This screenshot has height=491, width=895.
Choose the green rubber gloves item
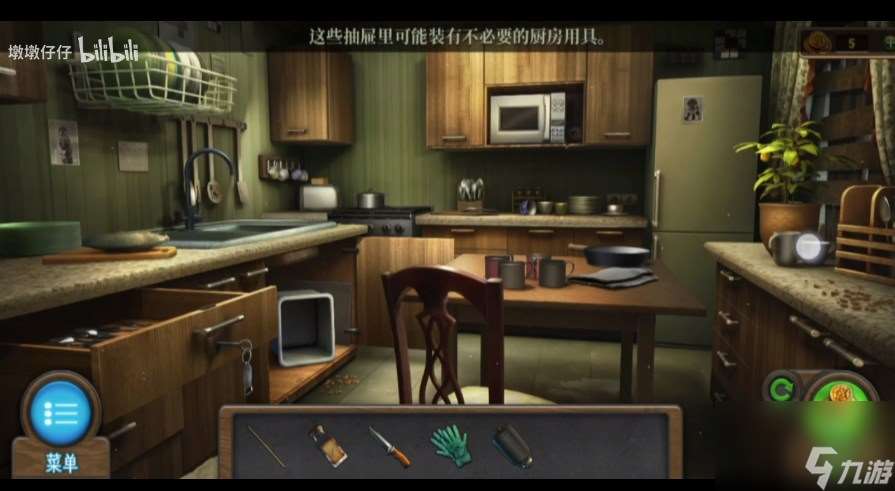point(450,445)
